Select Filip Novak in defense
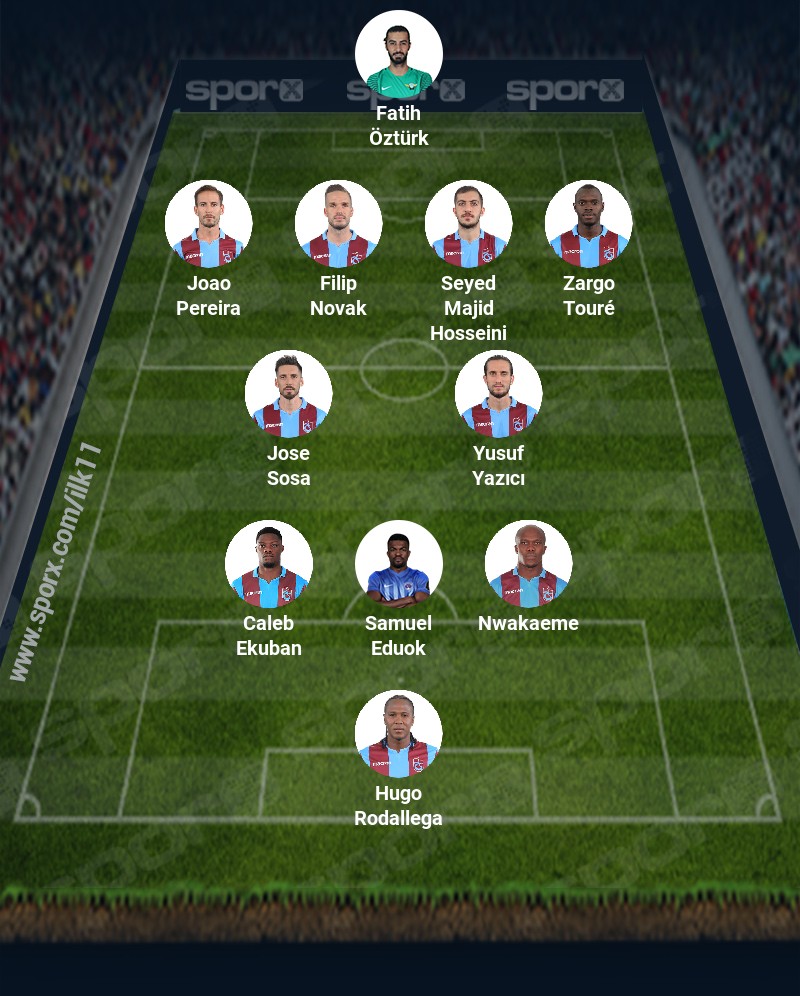The width and height of the screenshot is (800, 996). (338, 224)
